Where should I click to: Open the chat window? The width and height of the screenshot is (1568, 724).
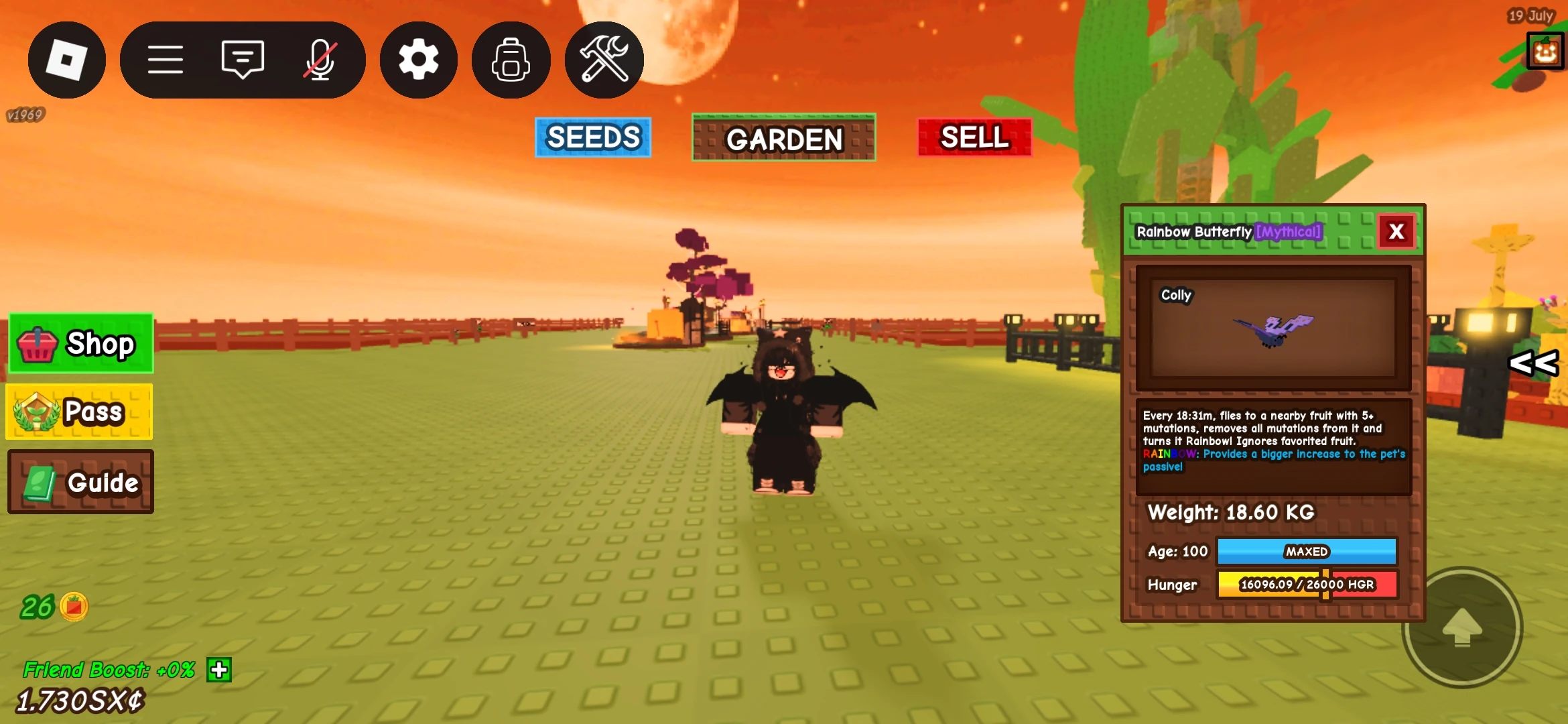[x=242, y=60]
